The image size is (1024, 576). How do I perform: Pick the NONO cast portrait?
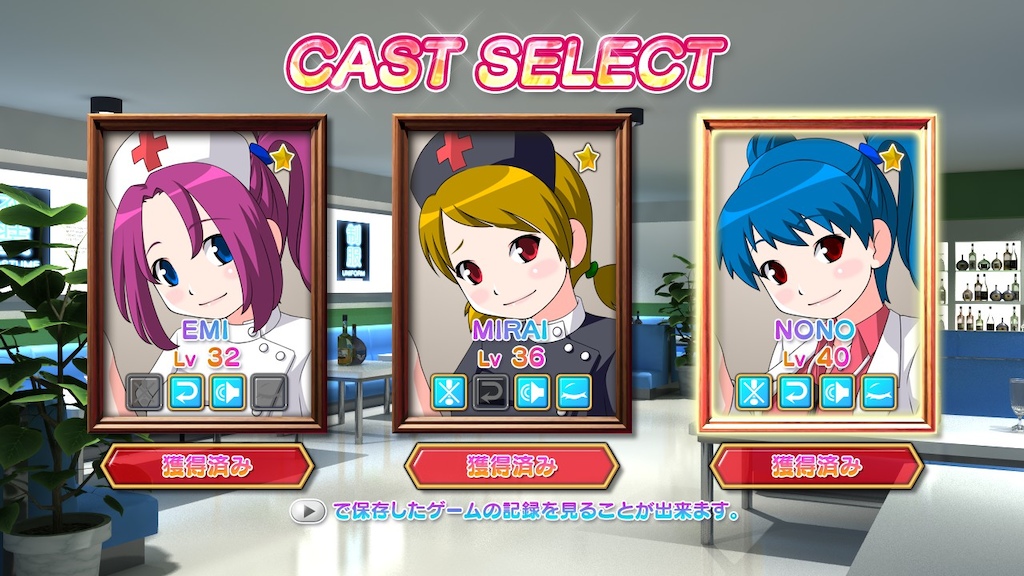coord(818,272)
